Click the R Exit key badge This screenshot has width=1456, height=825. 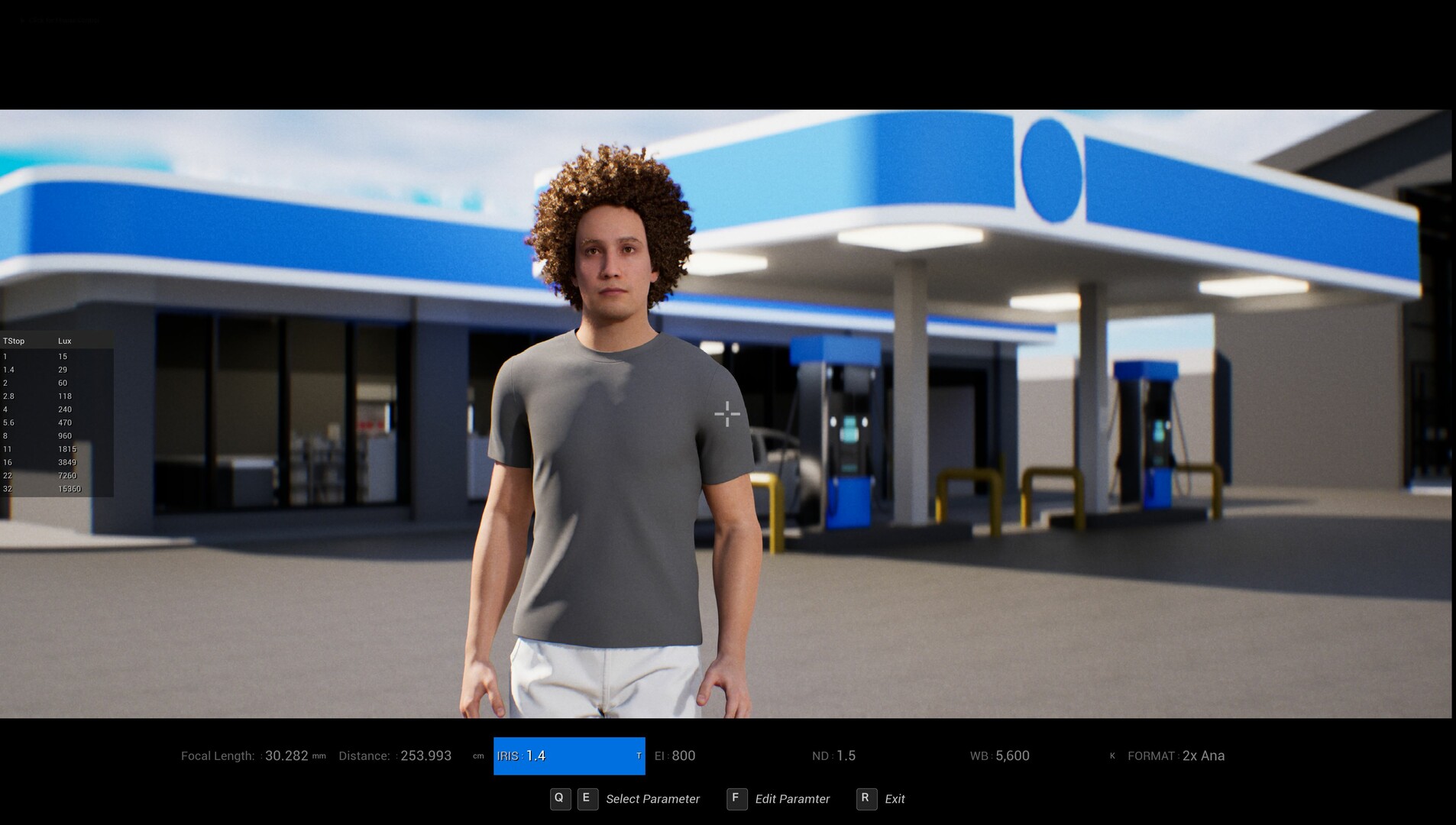(x=866, y=798)
